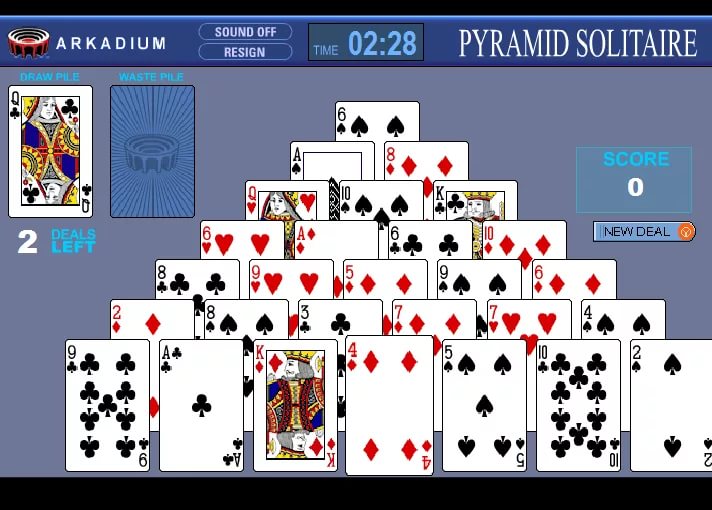Select the Queen of clubs on draw pile
The image size is (712, 510).
coord(50,151)
